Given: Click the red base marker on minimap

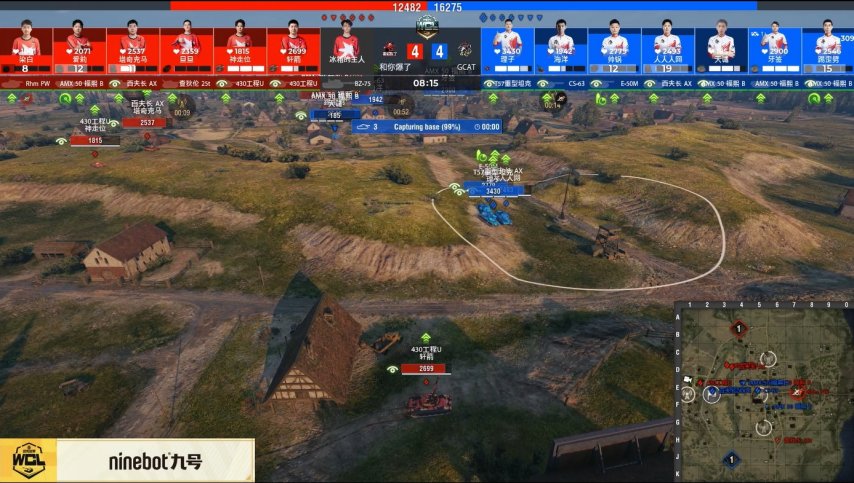Looking at the screenshot, I should 739,328.
